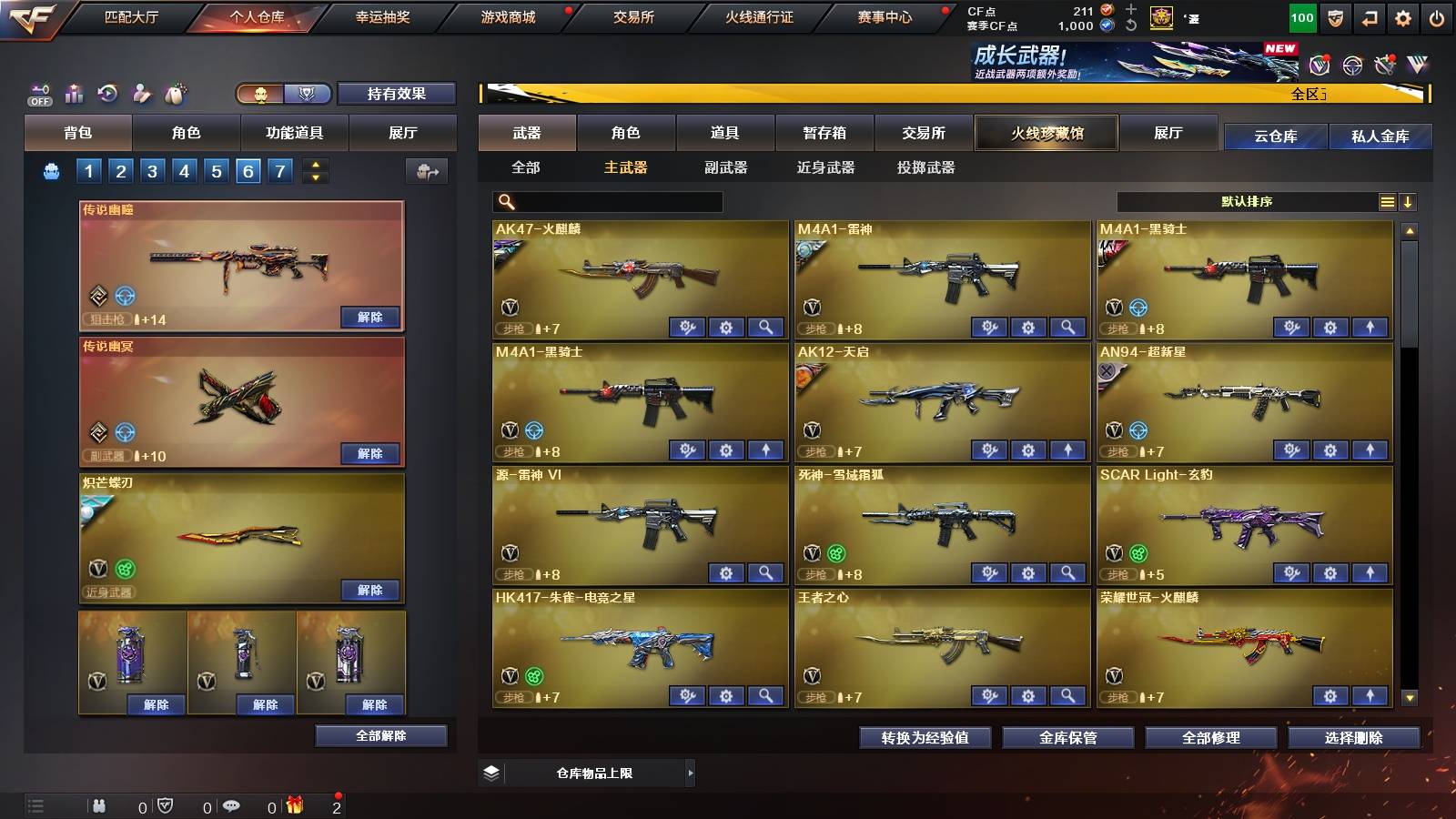Screen dimensions: 1456x819
Task: Click the 全部解除 button in the left panel
Action: pyautogui.click(x=379, y=735)
